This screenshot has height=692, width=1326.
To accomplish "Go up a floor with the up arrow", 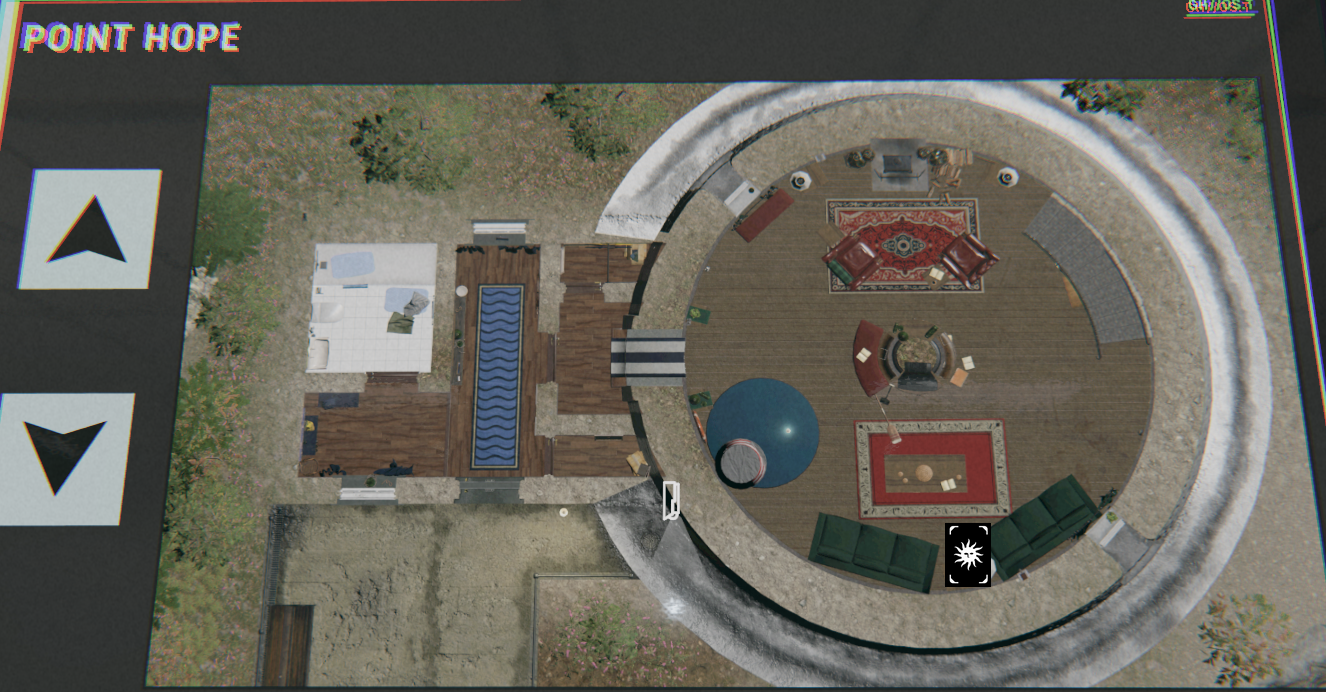I will click(90, 229).
